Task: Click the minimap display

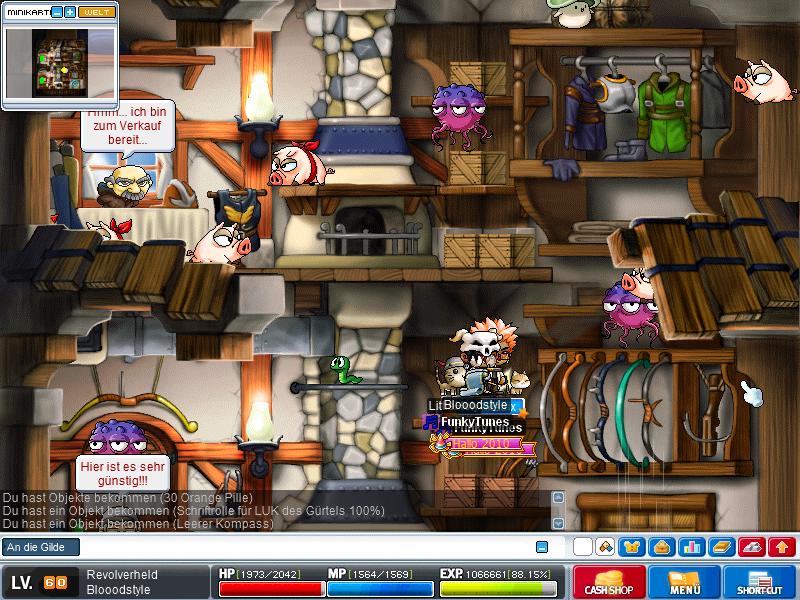Action: (x=60, y=62)
